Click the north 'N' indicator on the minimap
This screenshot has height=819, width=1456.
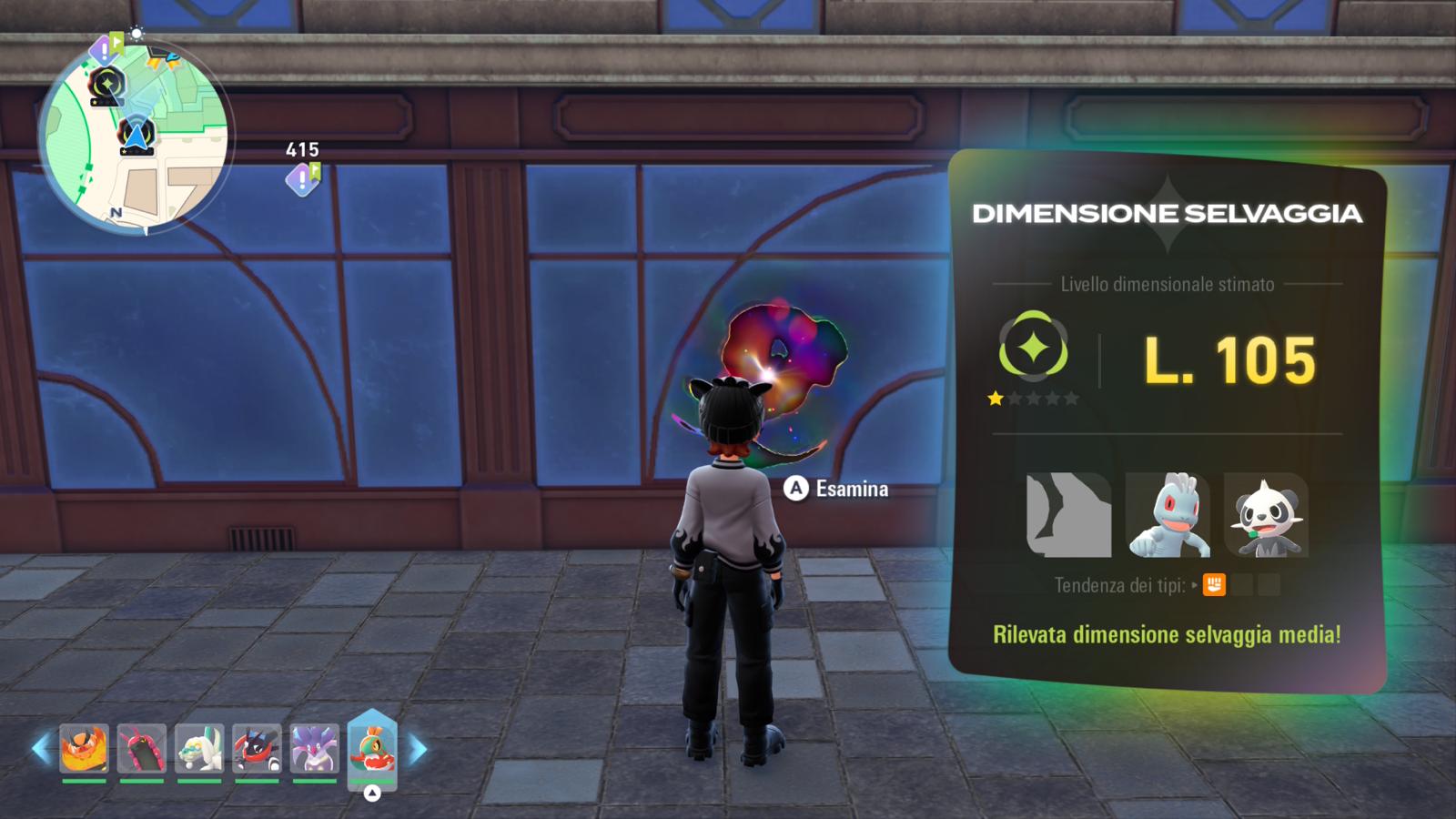pyautogui.click(x=116, y=212)
